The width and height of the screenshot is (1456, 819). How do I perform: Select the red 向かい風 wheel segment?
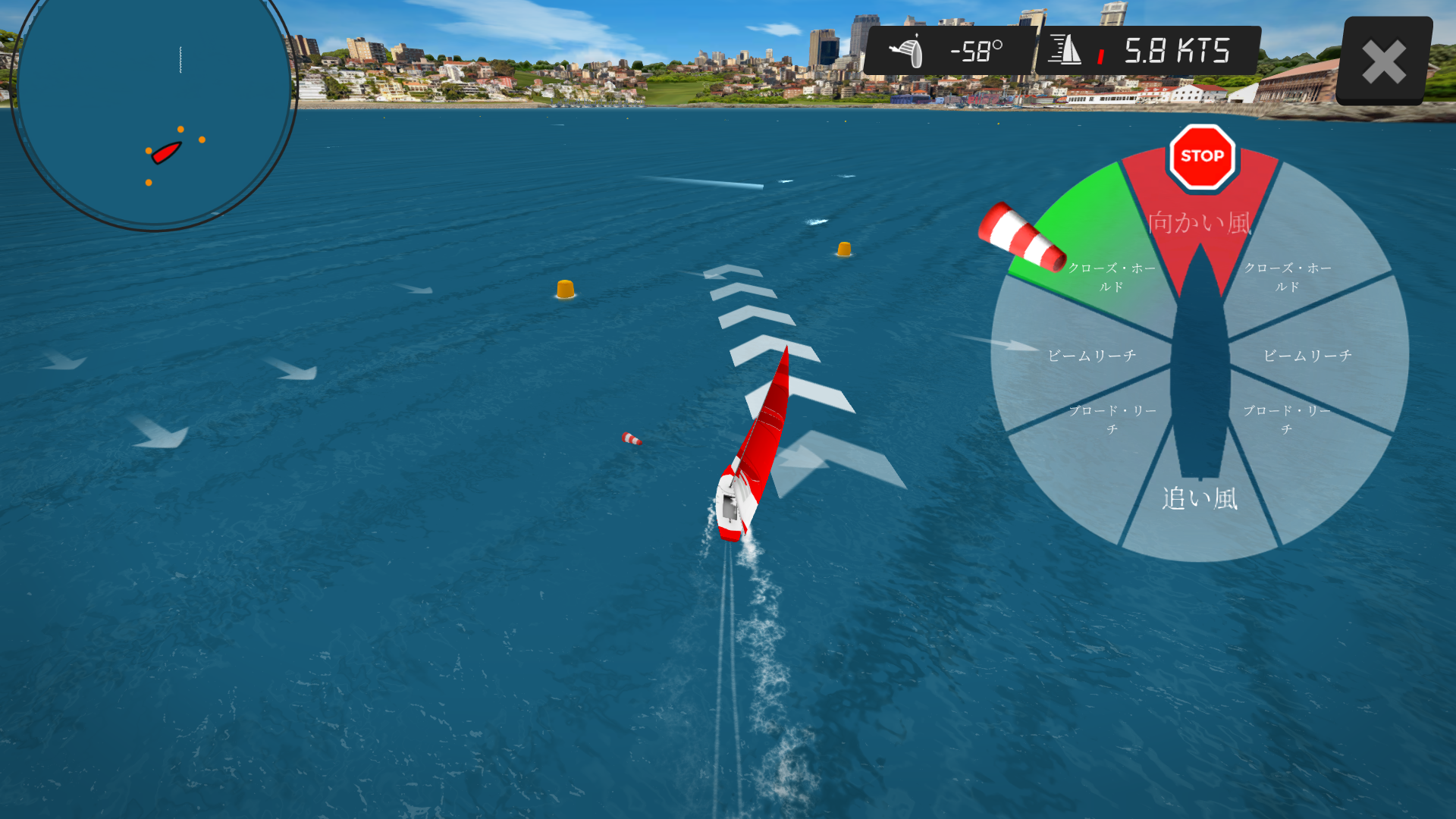pyautogui.click(x=1199, y=223)
